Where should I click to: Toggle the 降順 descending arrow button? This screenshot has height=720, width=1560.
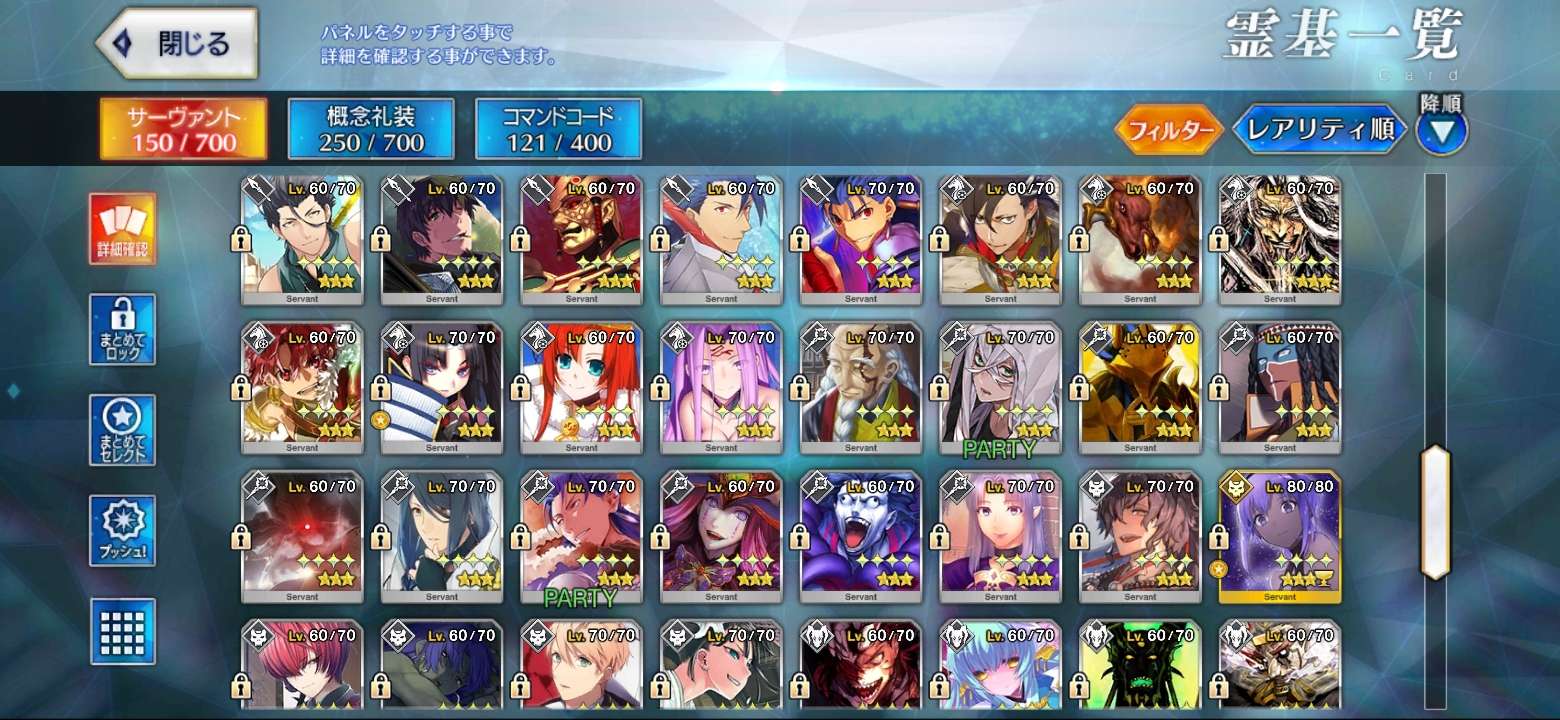tap(1441, 131)
